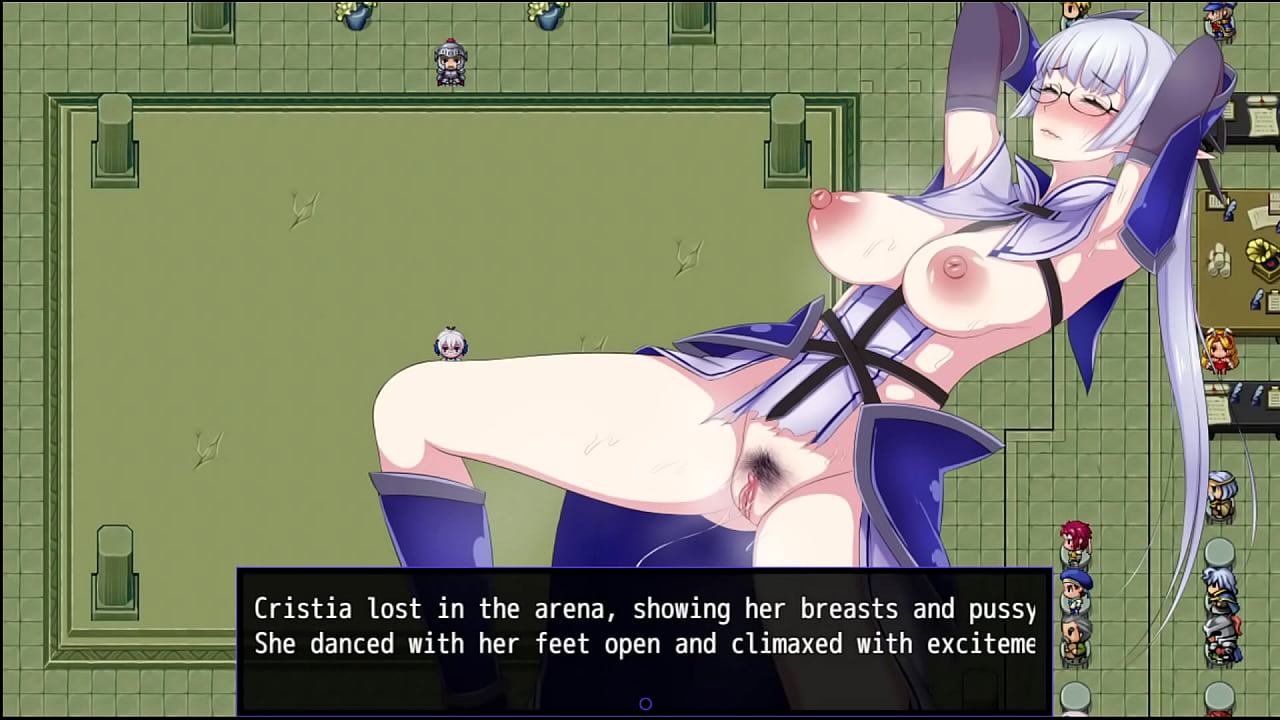1280x720 pixels.
Task: Advance the dialogue message box
Action: [x=644, y=640]
